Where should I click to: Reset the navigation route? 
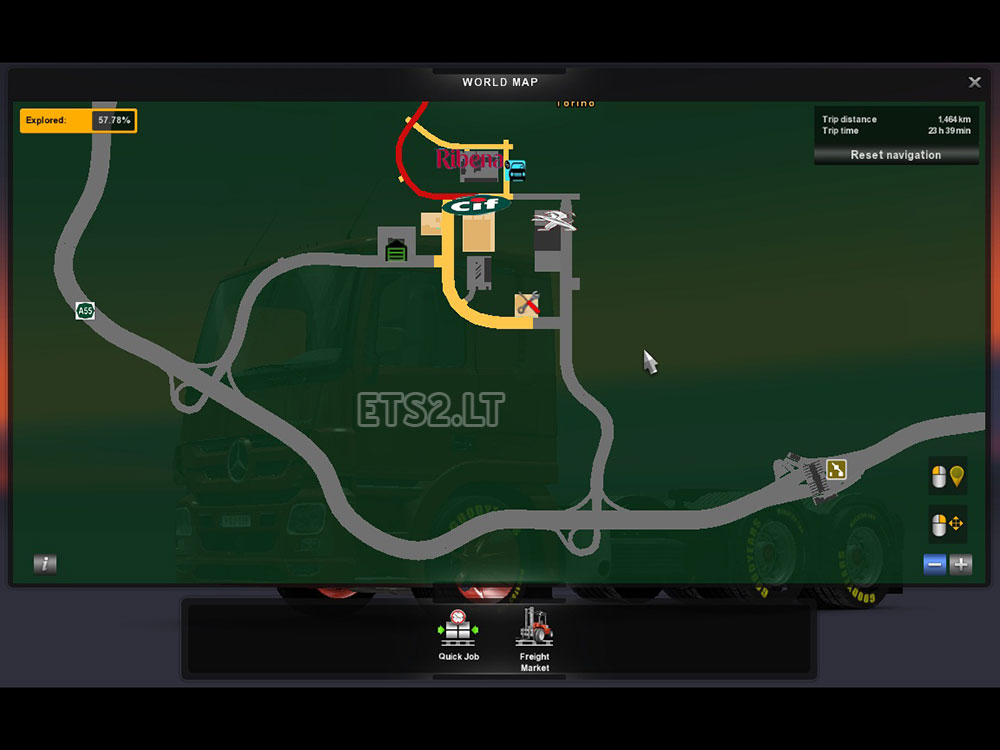tap(895, 155)
